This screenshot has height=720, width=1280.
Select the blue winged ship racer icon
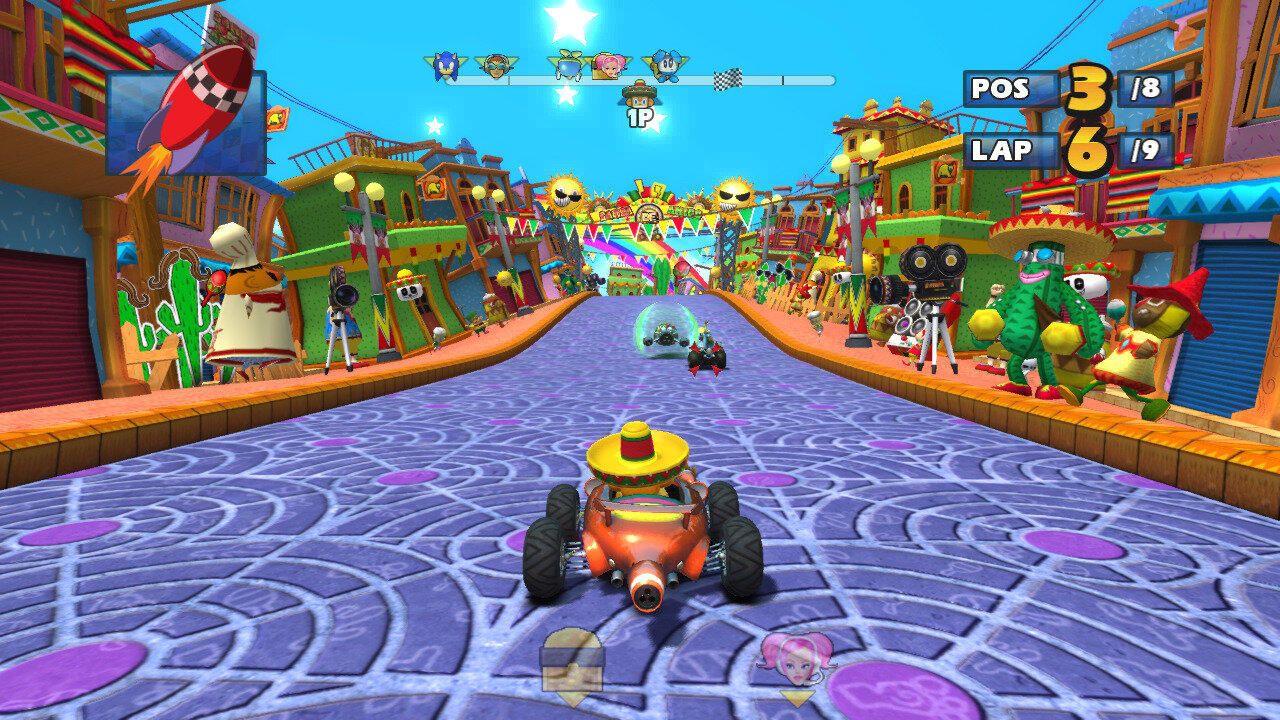tap(569, 65)
